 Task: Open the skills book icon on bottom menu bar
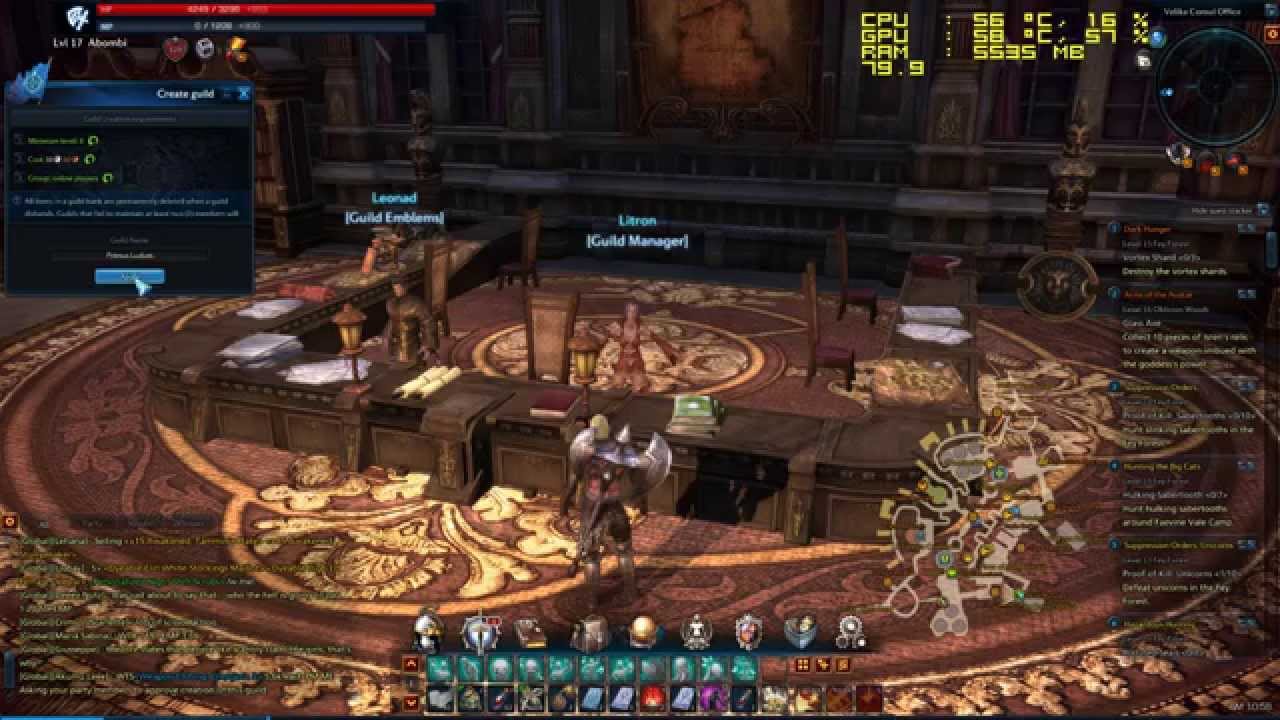tap(476, 631)
